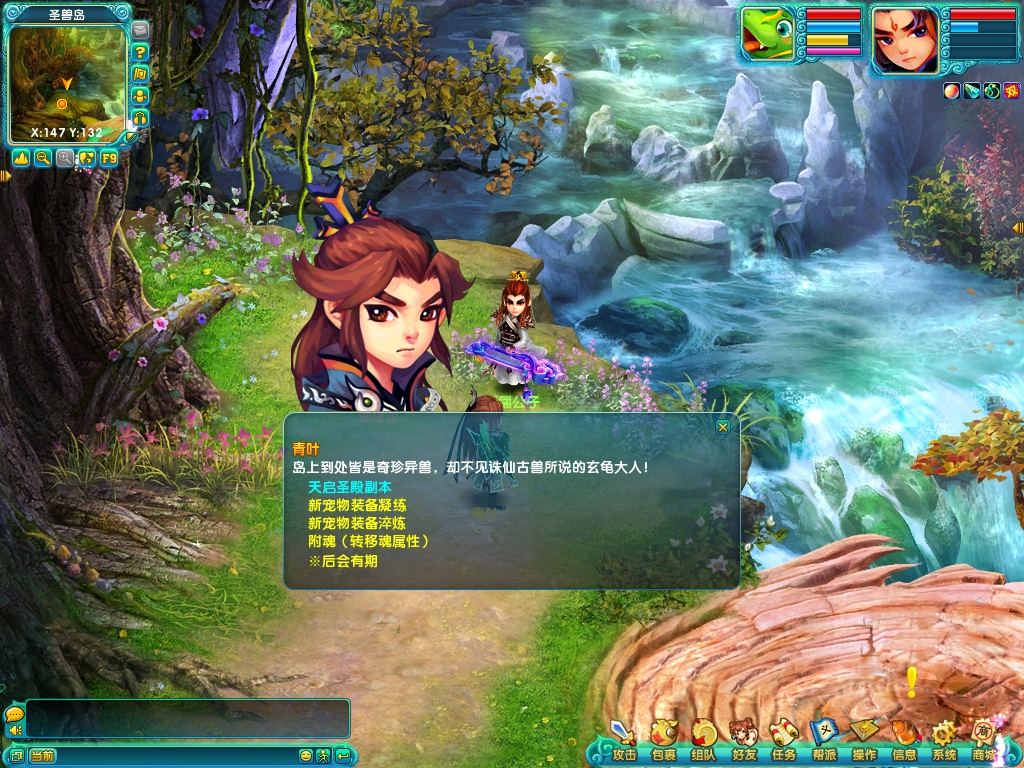The height and width of the screenshot is (768, 1024).
Task: Close the 青叶 dialogue window
Action: (x=722, y=427)
